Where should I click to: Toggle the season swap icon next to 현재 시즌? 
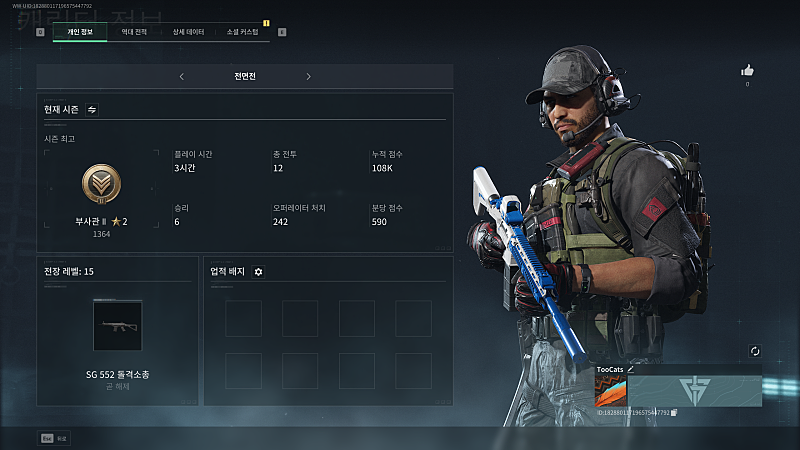92,109
